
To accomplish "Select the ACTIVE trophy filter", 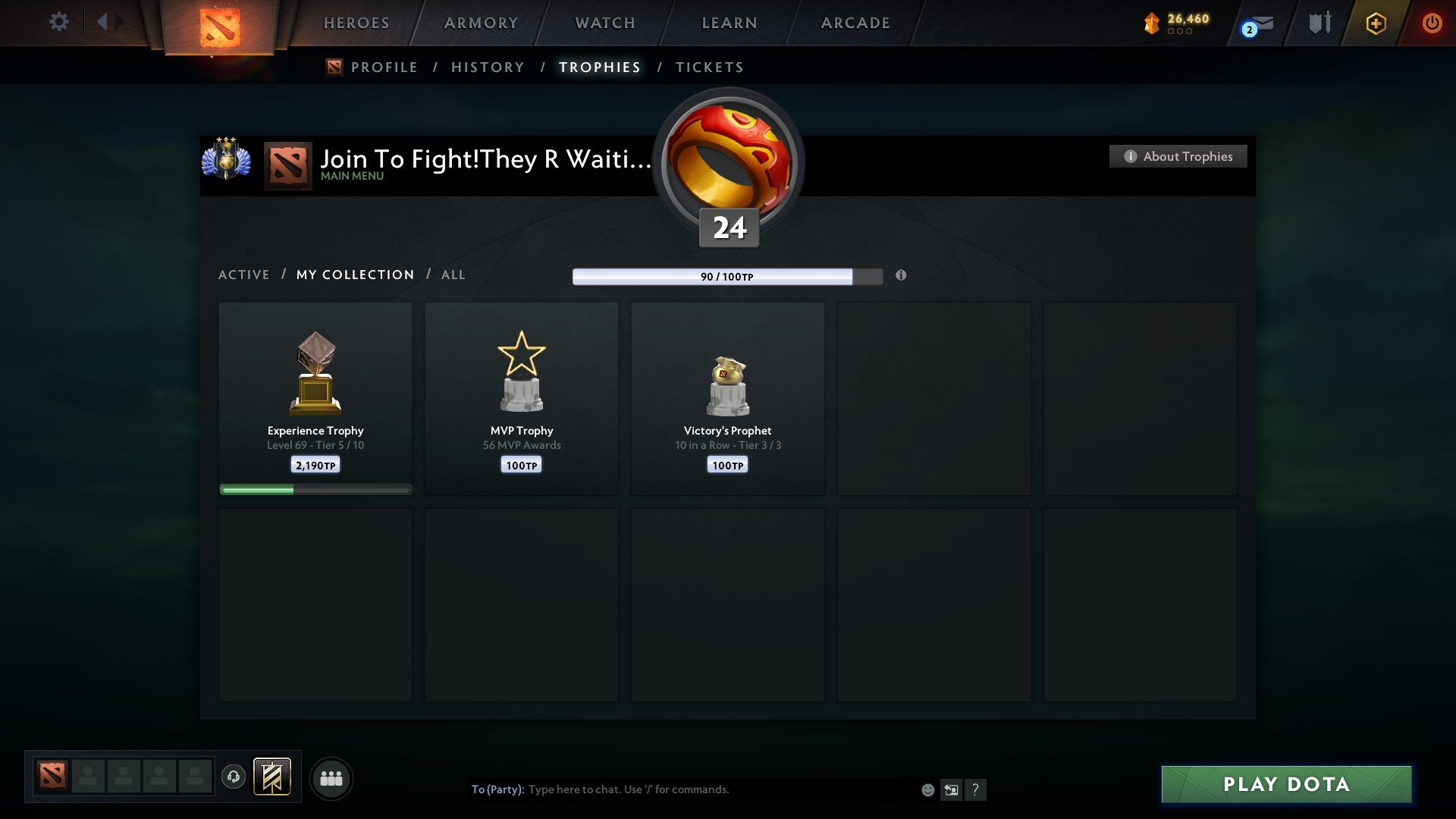I will tap(244, 275).
